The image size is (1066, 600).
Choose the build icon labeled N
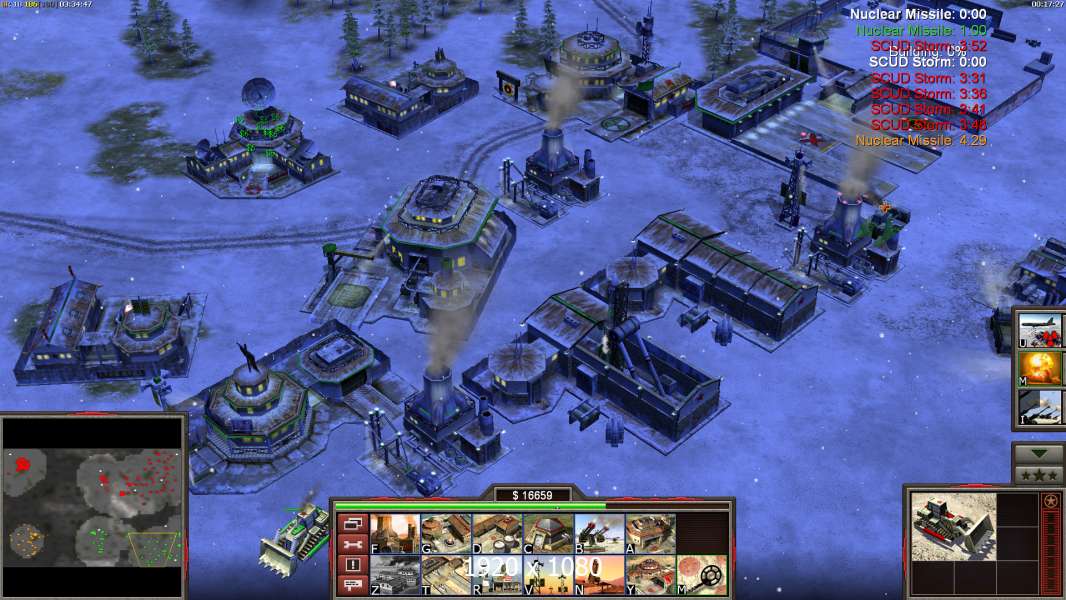coord(599,575)
